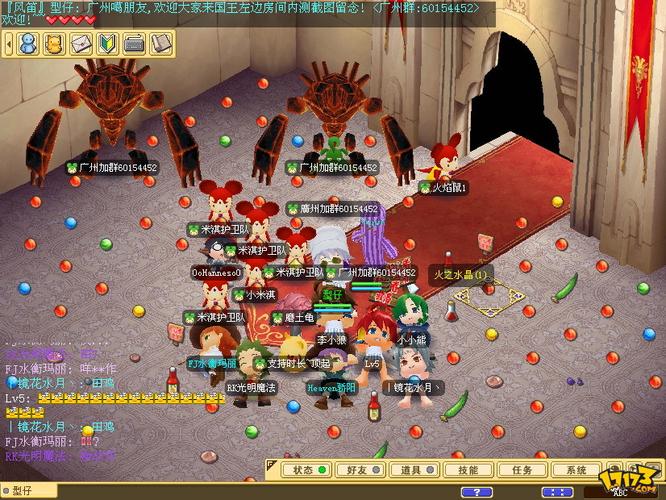Collapse the top toolbar with the arrow
666x500 pixels.
[x=9, y=43]
